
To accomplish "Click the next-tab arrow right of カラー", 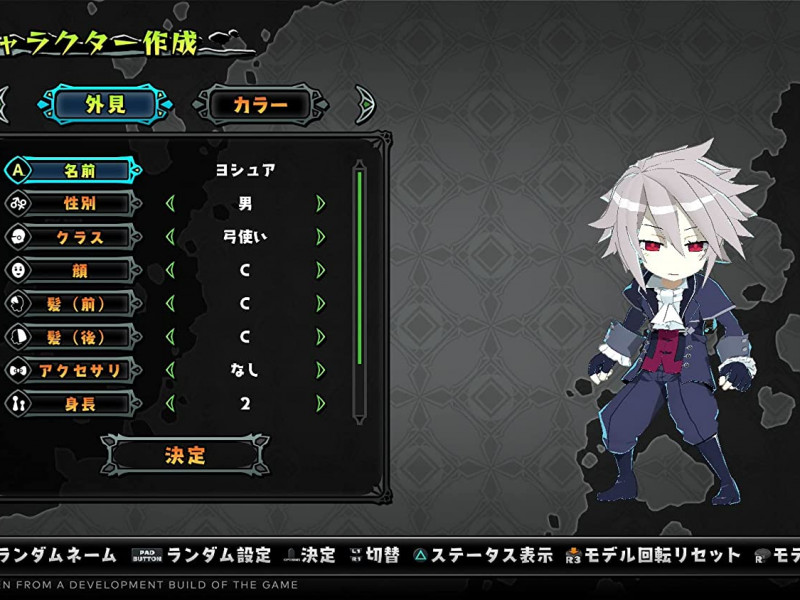I will click(x=365, y=104).
